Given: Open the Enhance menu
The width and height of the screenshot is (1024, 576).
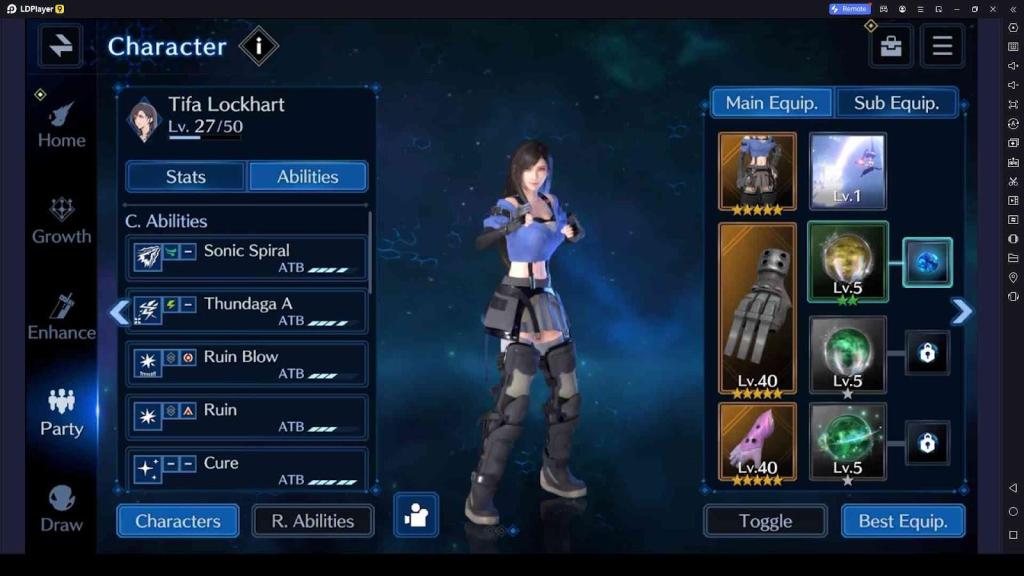Looking at the screenshot, I should click(62, 317).
